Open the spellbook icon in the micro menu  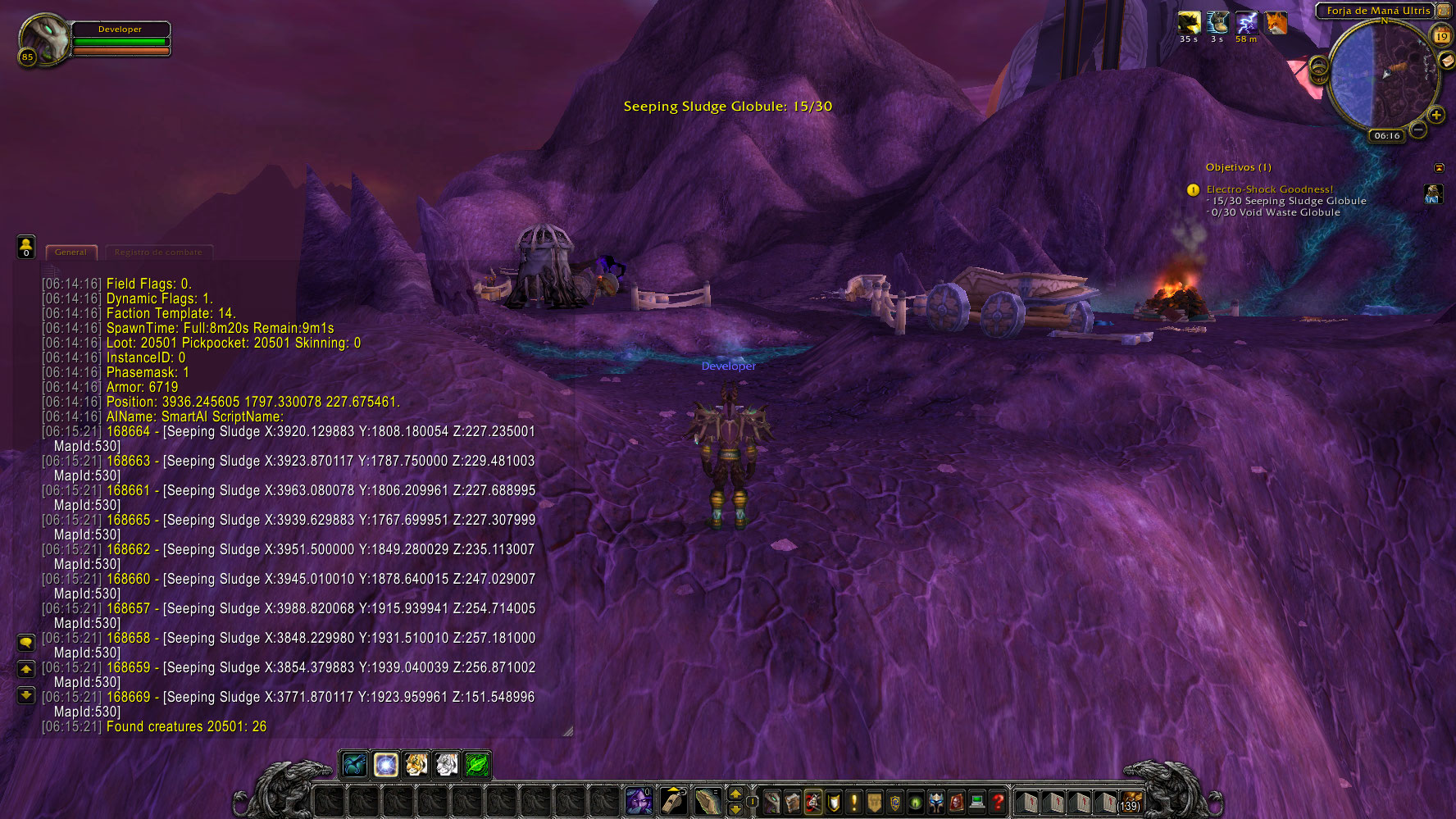[x=792, y=802]
